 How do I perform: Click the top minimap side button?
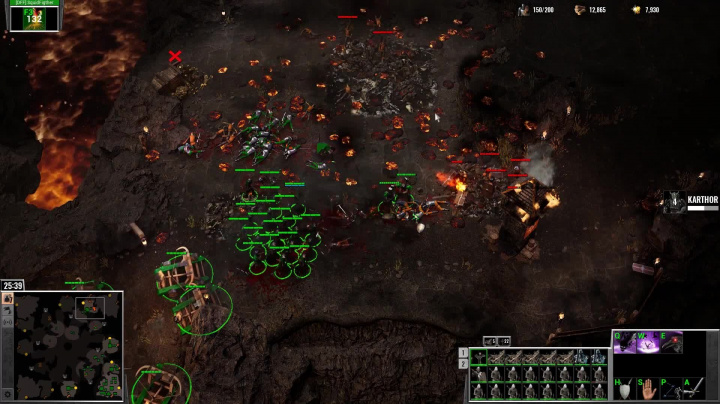[x=7, y=297]
